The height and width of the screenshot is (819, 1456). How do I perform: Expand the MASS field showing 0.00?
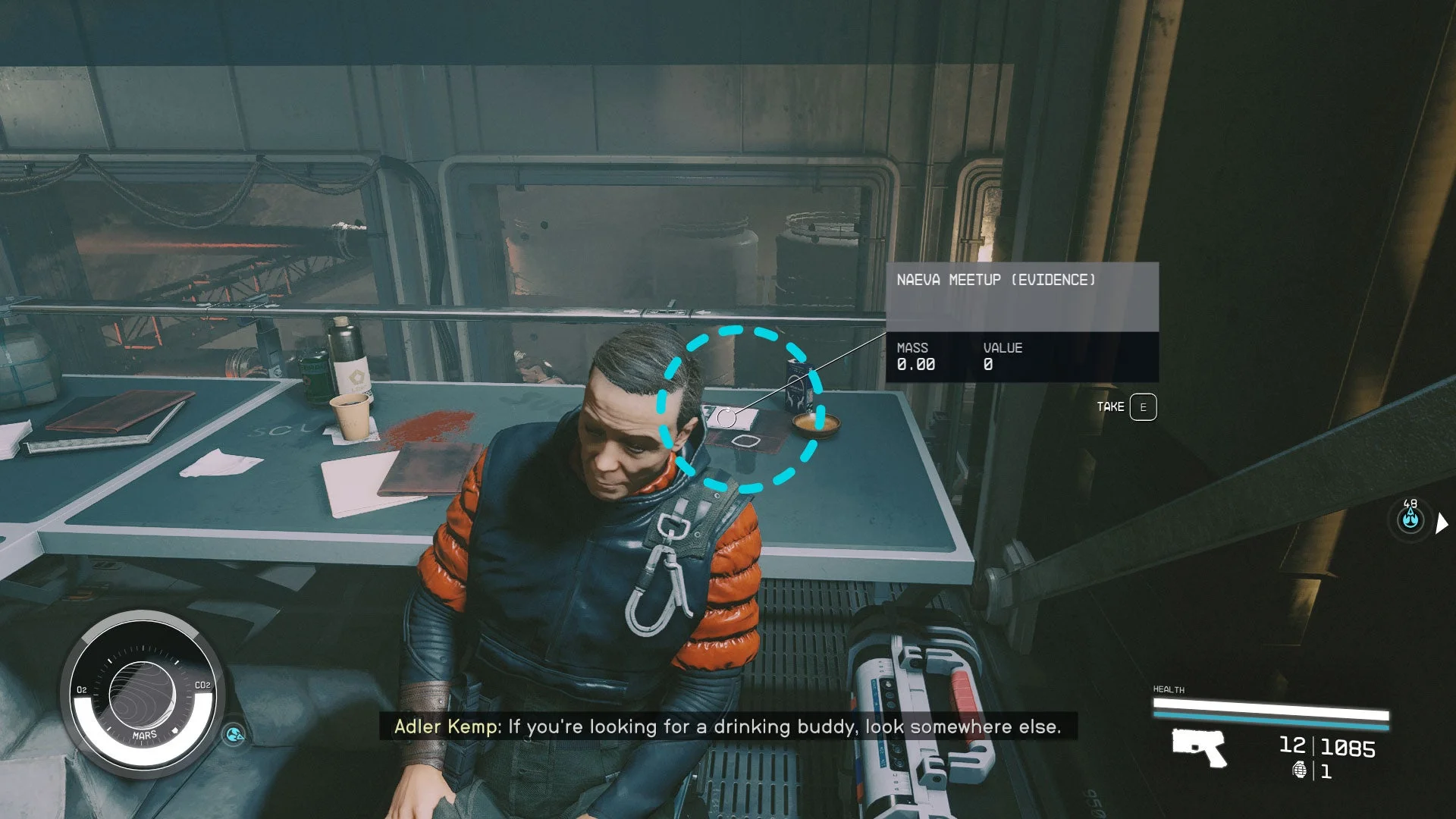click(915, 357)
